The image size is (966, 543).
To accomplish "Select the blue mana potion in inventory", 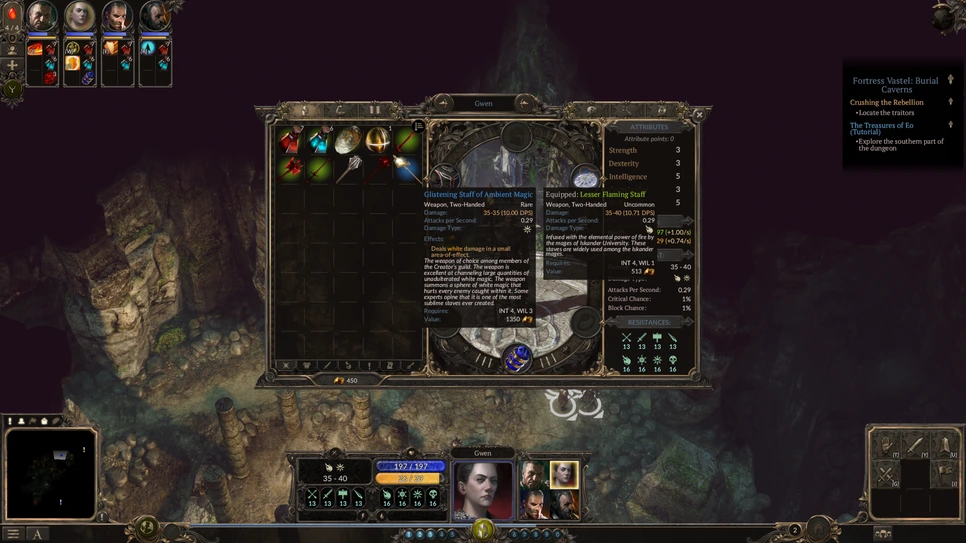I will tap(320, 140).
